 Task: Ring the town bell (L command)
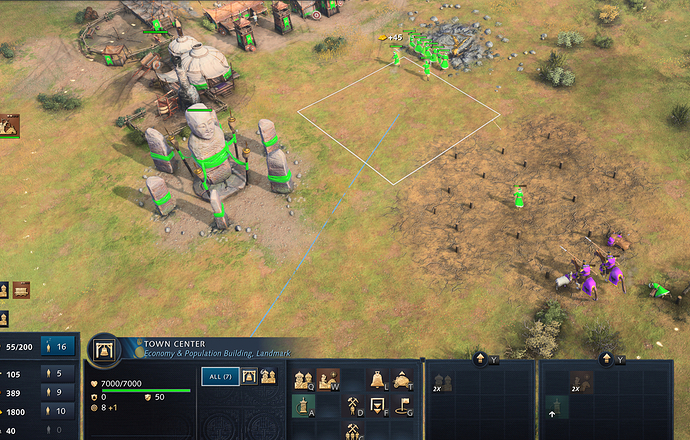coord(378,380)
